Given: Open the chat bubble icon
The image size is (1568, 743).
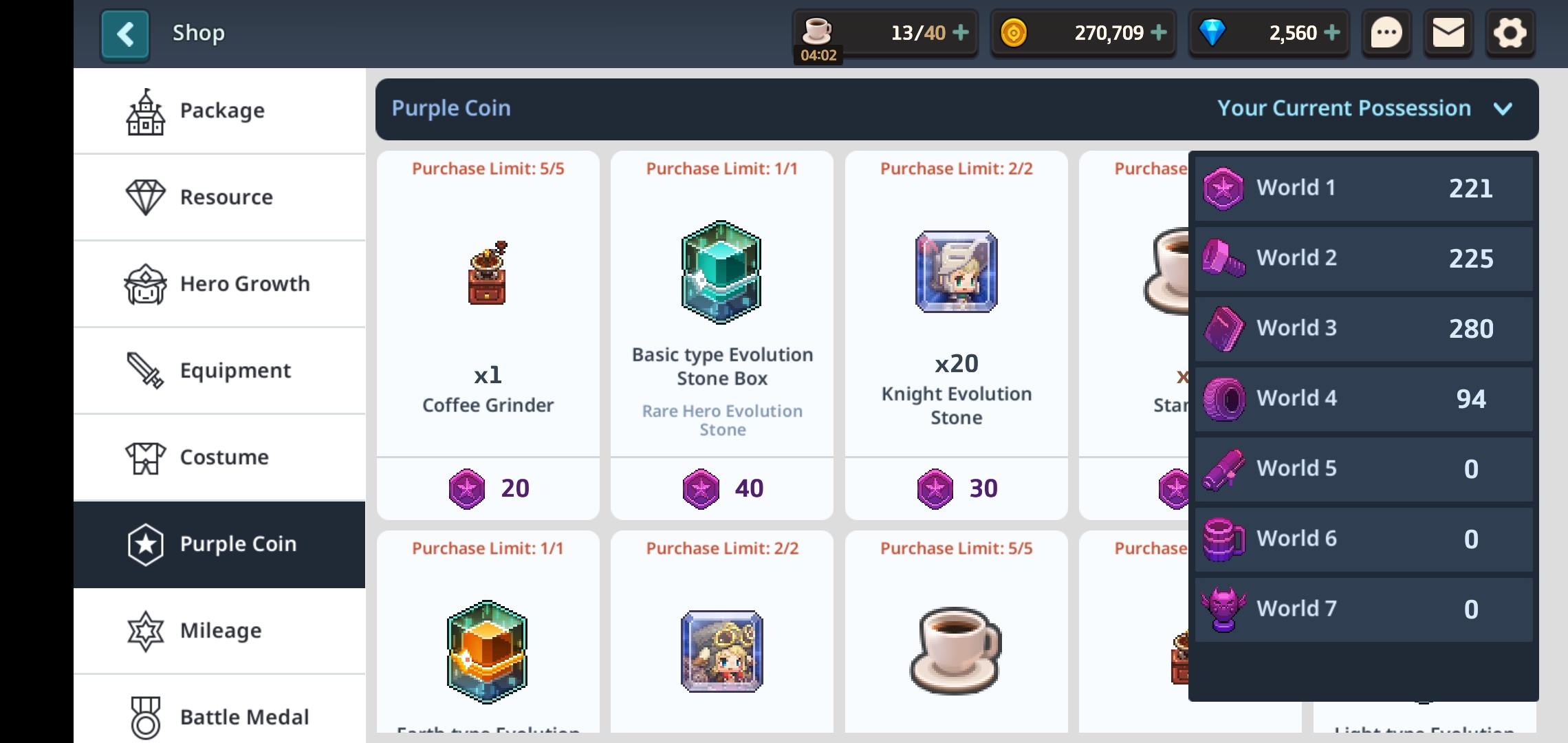Looking at the screenshot, I should coord(1386,32).
